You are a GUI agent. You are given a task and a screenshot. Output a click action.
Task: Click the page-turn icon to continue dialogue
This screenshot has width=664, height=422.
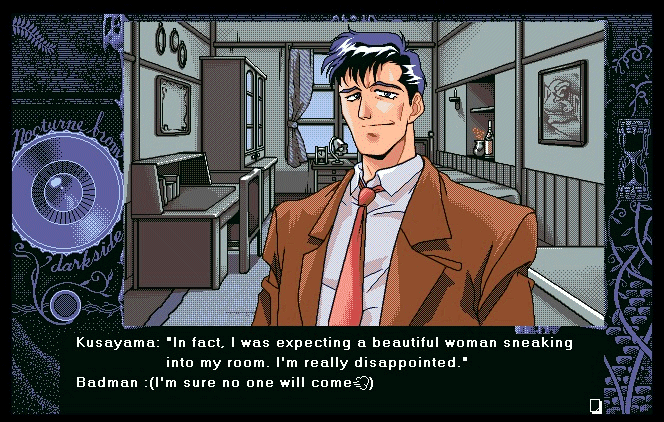tap(595, 404)
